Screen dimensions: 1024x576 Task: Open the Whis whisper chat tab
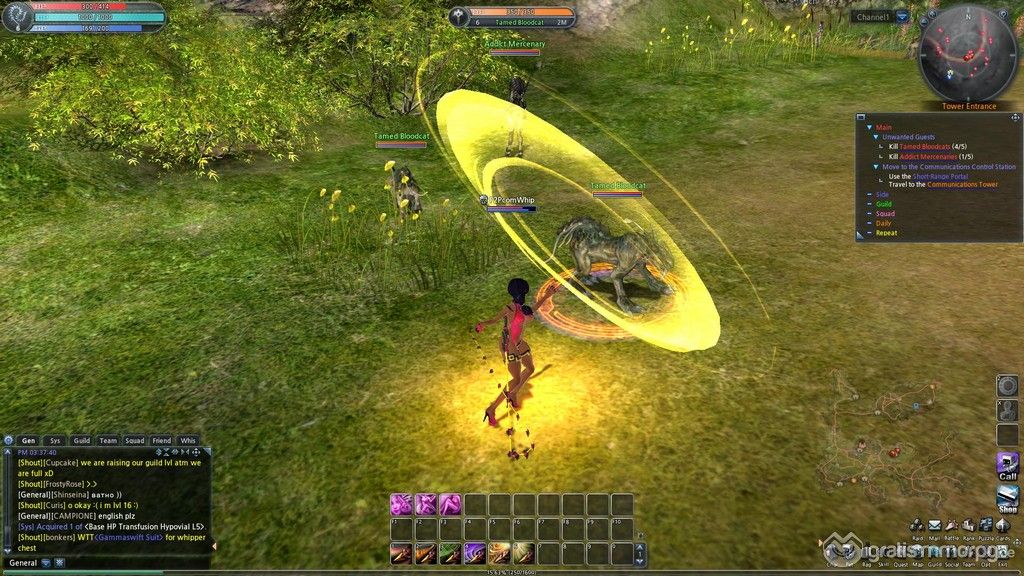188,440
